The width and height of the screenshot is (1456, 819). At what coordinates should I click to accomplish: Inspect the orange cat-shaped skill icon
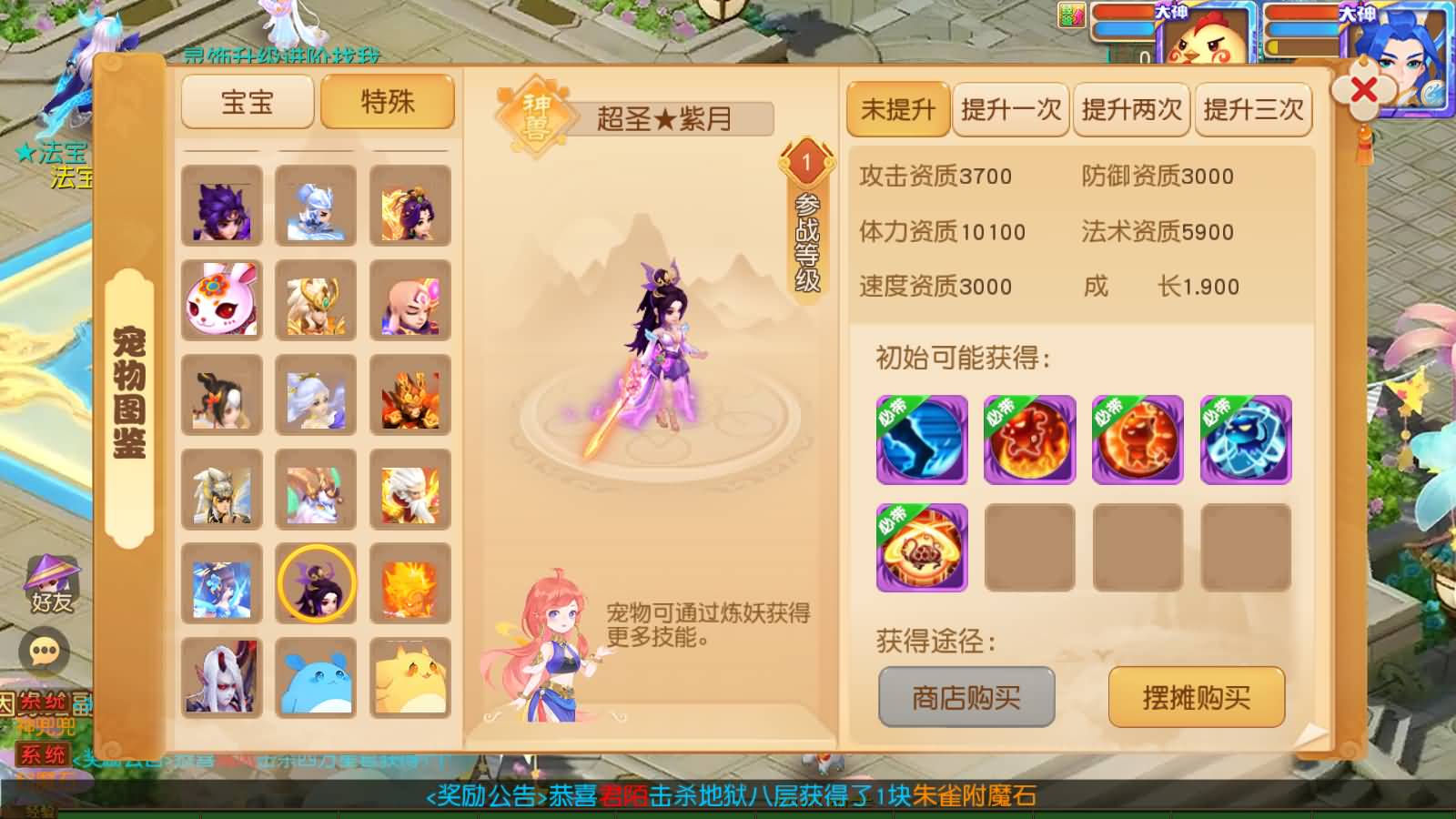tap(1137, 440)
